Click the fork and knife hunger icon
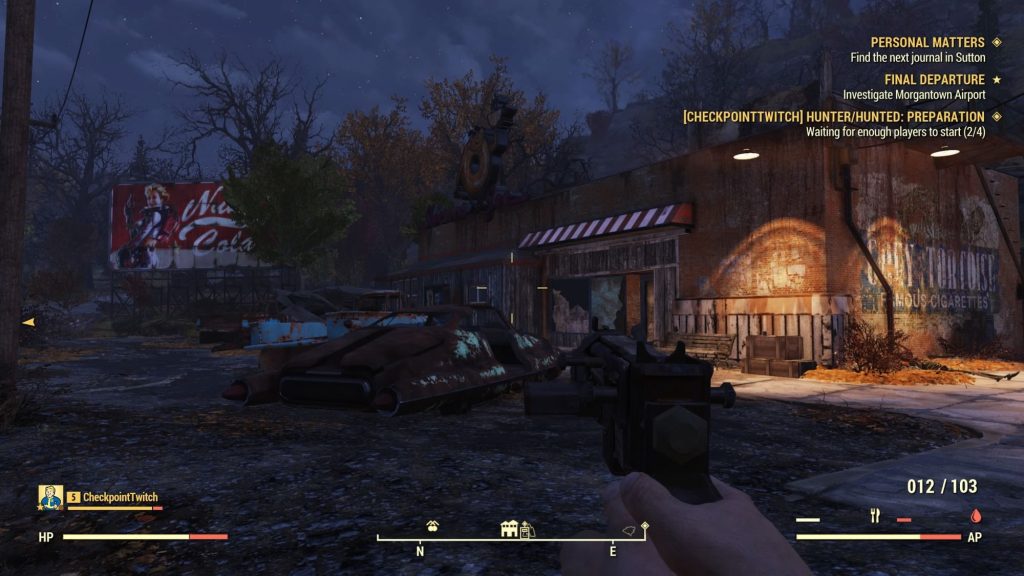The image size is (1024, 576). coord(876,517)
